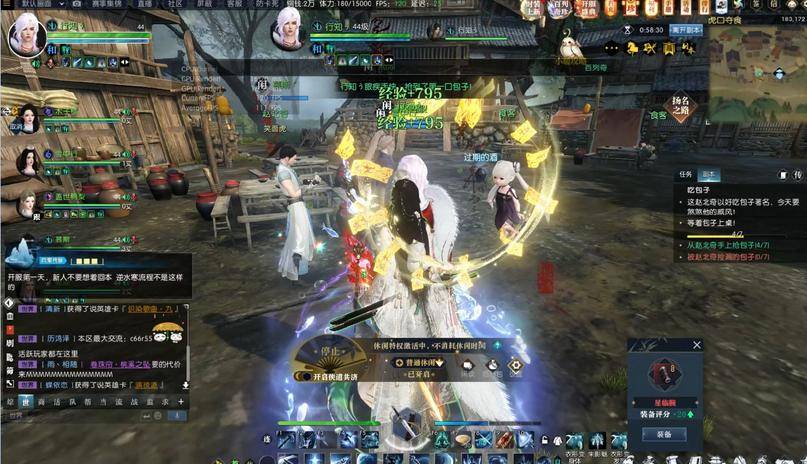Click the white bird pet icon
The height and width of the screenshot is (464, 807).
[x=571, y=45]
